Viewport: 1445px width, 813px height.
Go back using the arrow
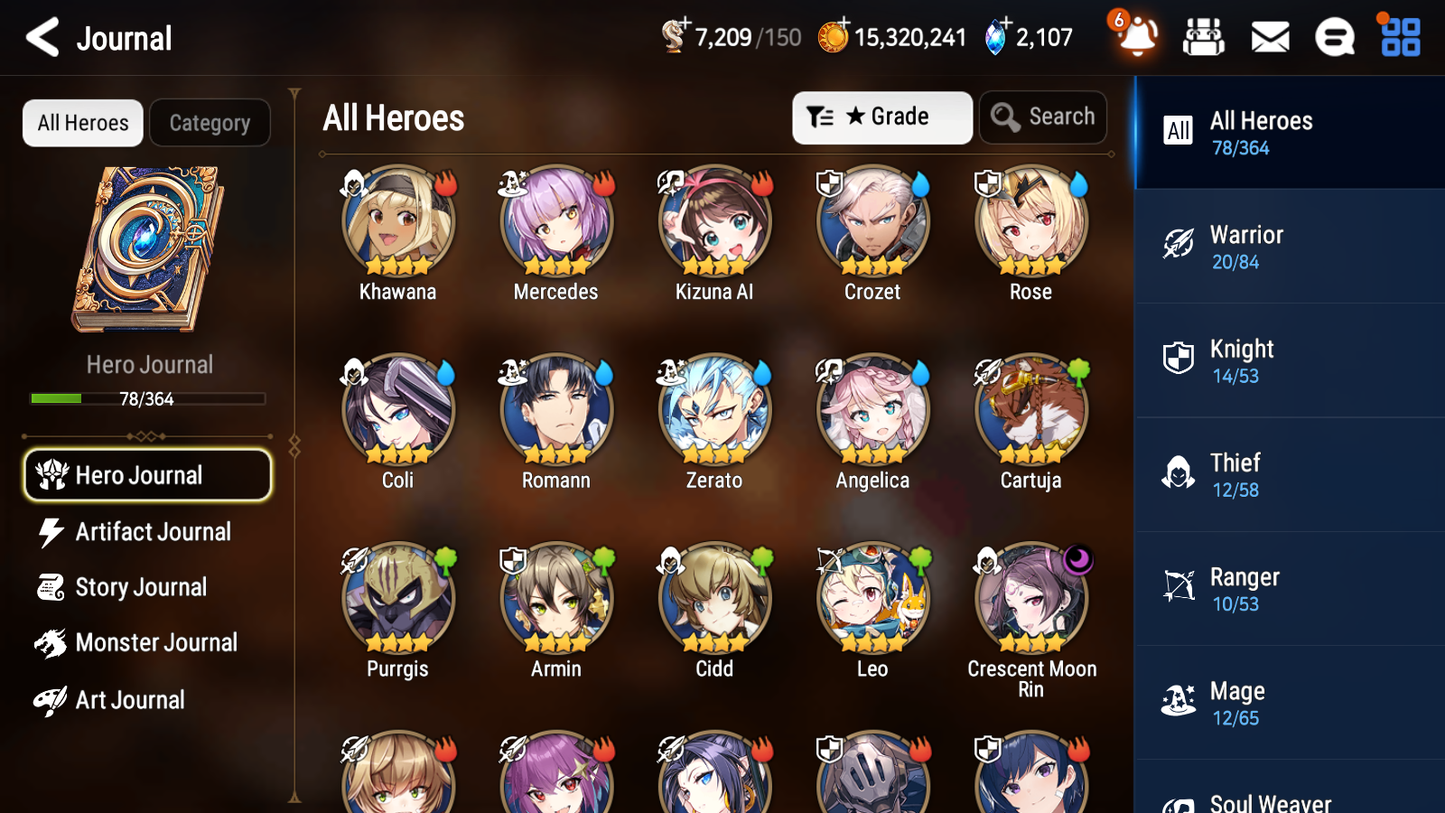click(x=42, y=37)
